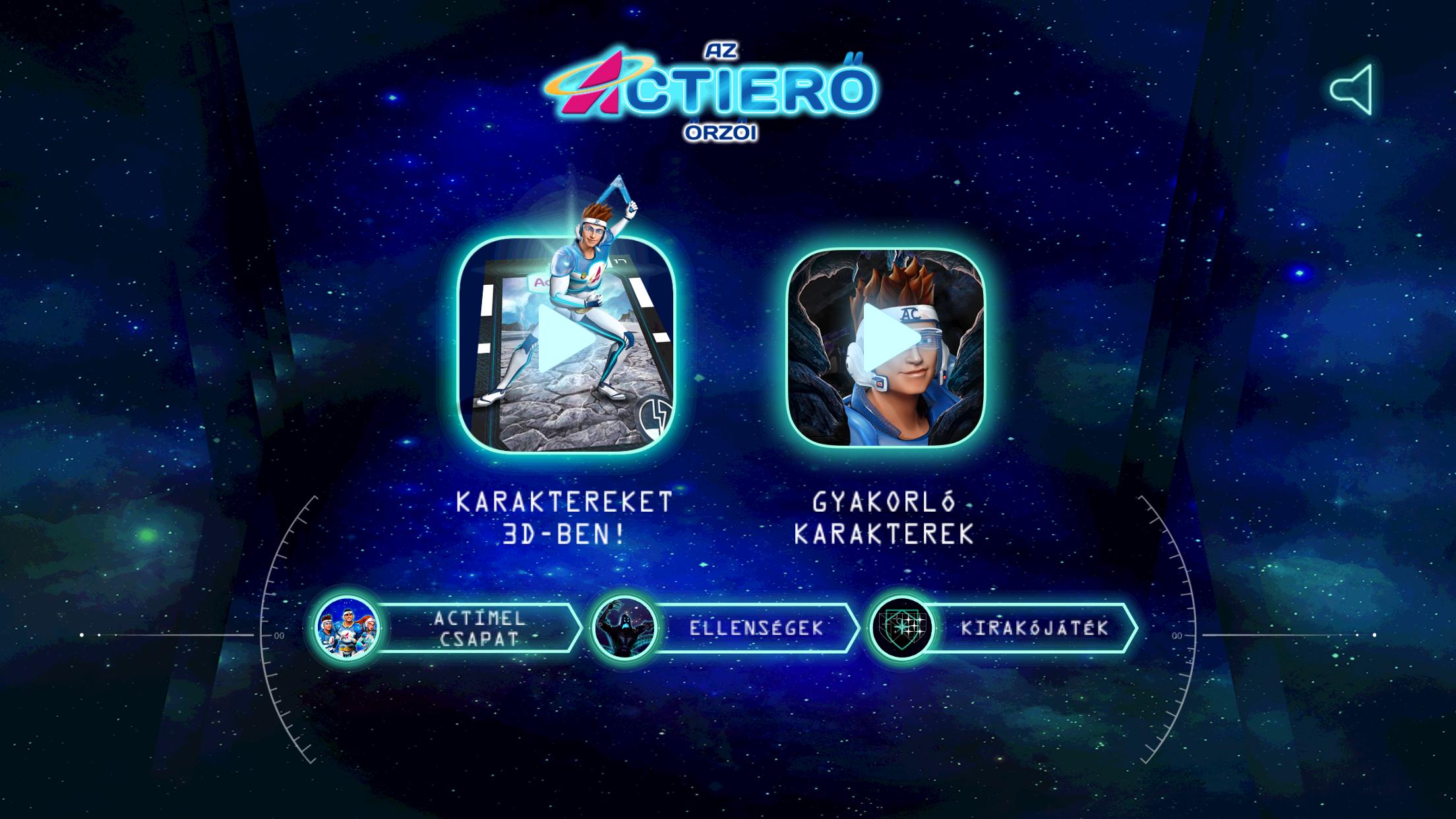Image resolution: width=1456 pixels, height=819 pixels.
Task: Open the Actimel Csapat menu
Action: point(448,628)
